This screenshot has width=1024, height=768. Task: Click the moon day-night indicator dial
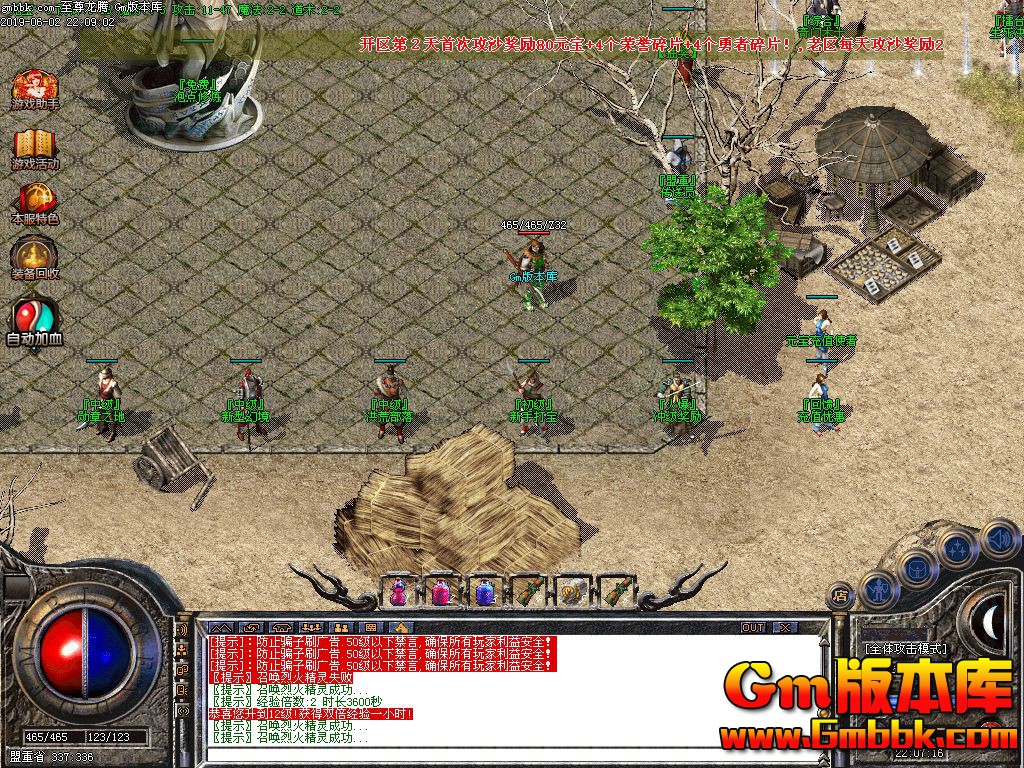[990, 623]
